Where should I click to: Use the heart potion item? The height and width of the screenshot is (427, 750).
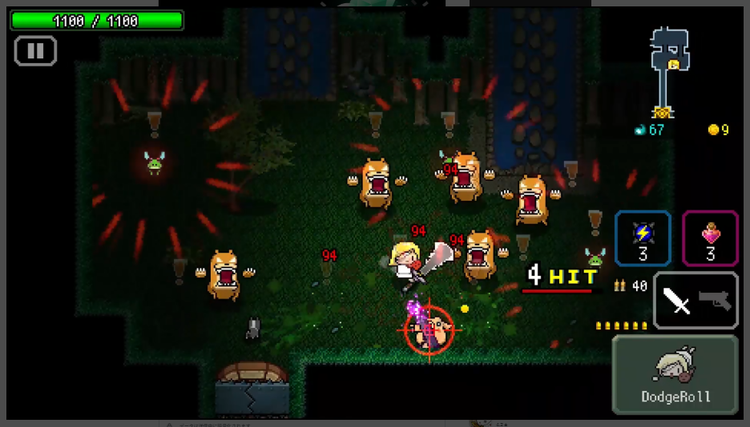[710, 238]
